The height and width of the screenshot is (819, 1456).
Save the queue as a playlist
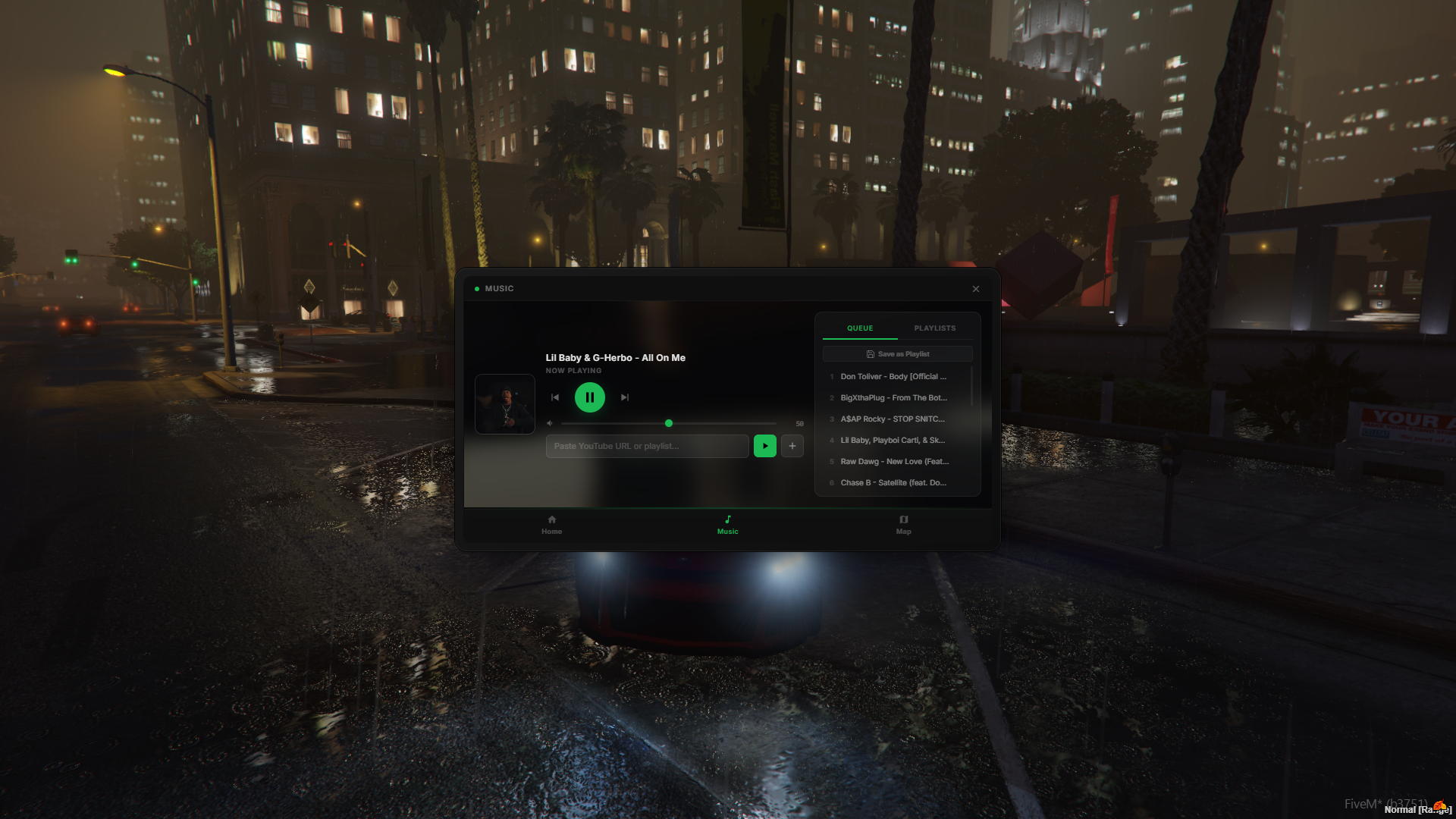898,354
